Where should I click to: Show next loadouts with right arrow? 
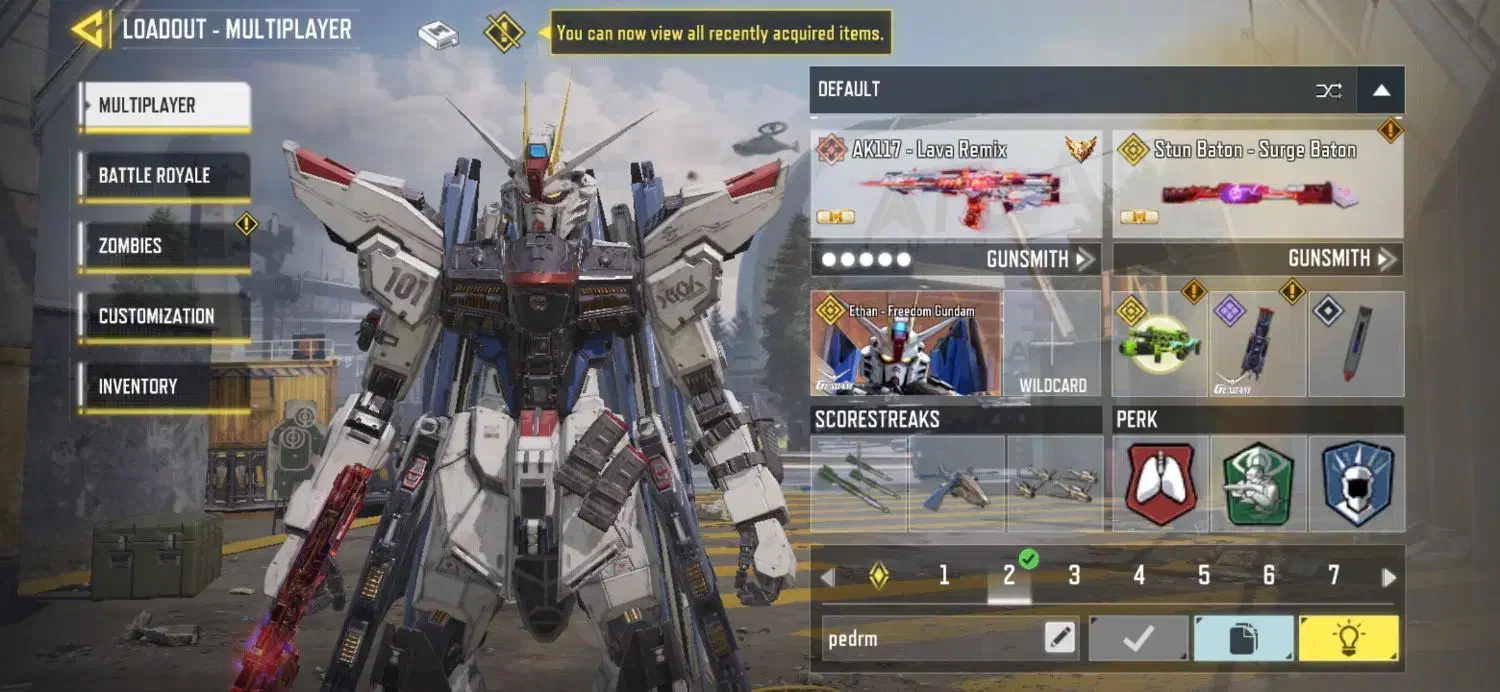click(1388, 577)
